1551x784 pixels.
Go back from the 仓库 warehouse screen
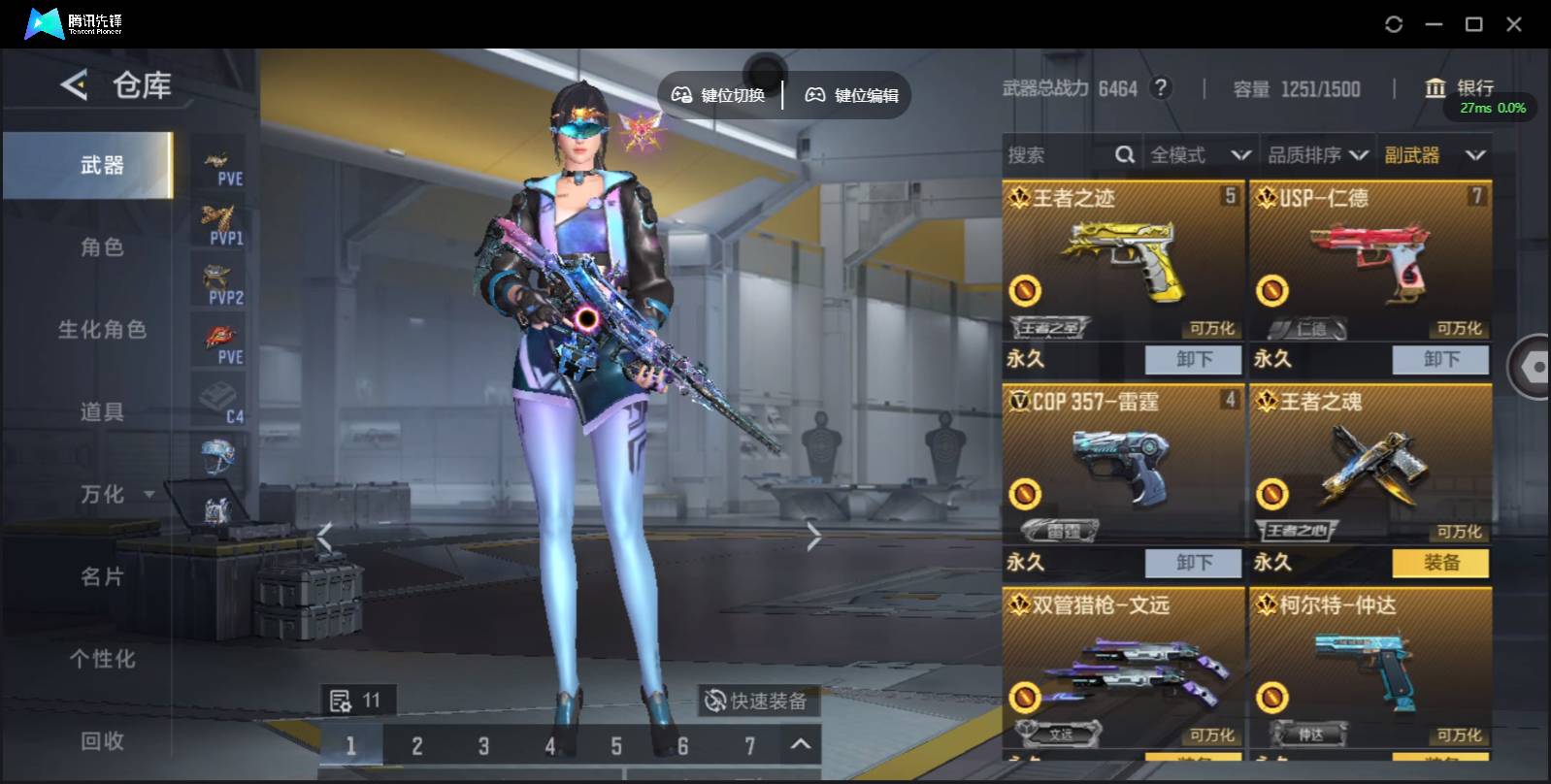click(x=74, y=85)
